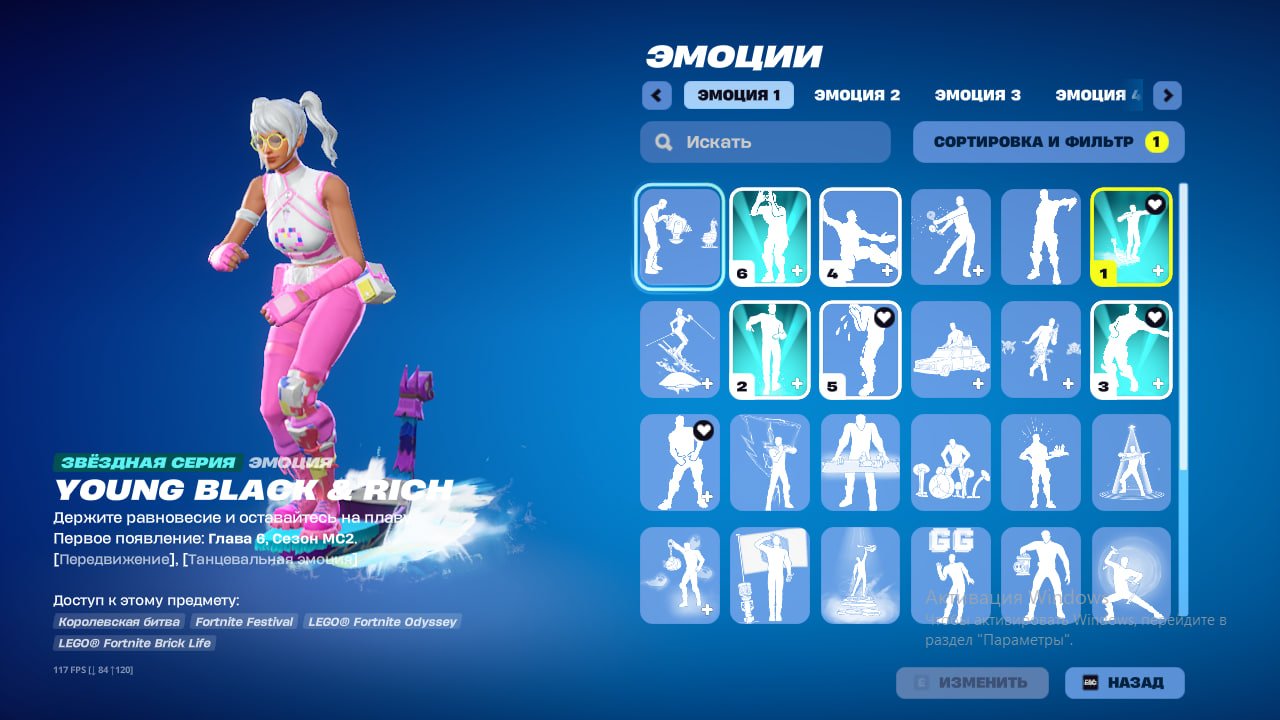
Task: Select the drum kit emote icon
Action: 949,461
